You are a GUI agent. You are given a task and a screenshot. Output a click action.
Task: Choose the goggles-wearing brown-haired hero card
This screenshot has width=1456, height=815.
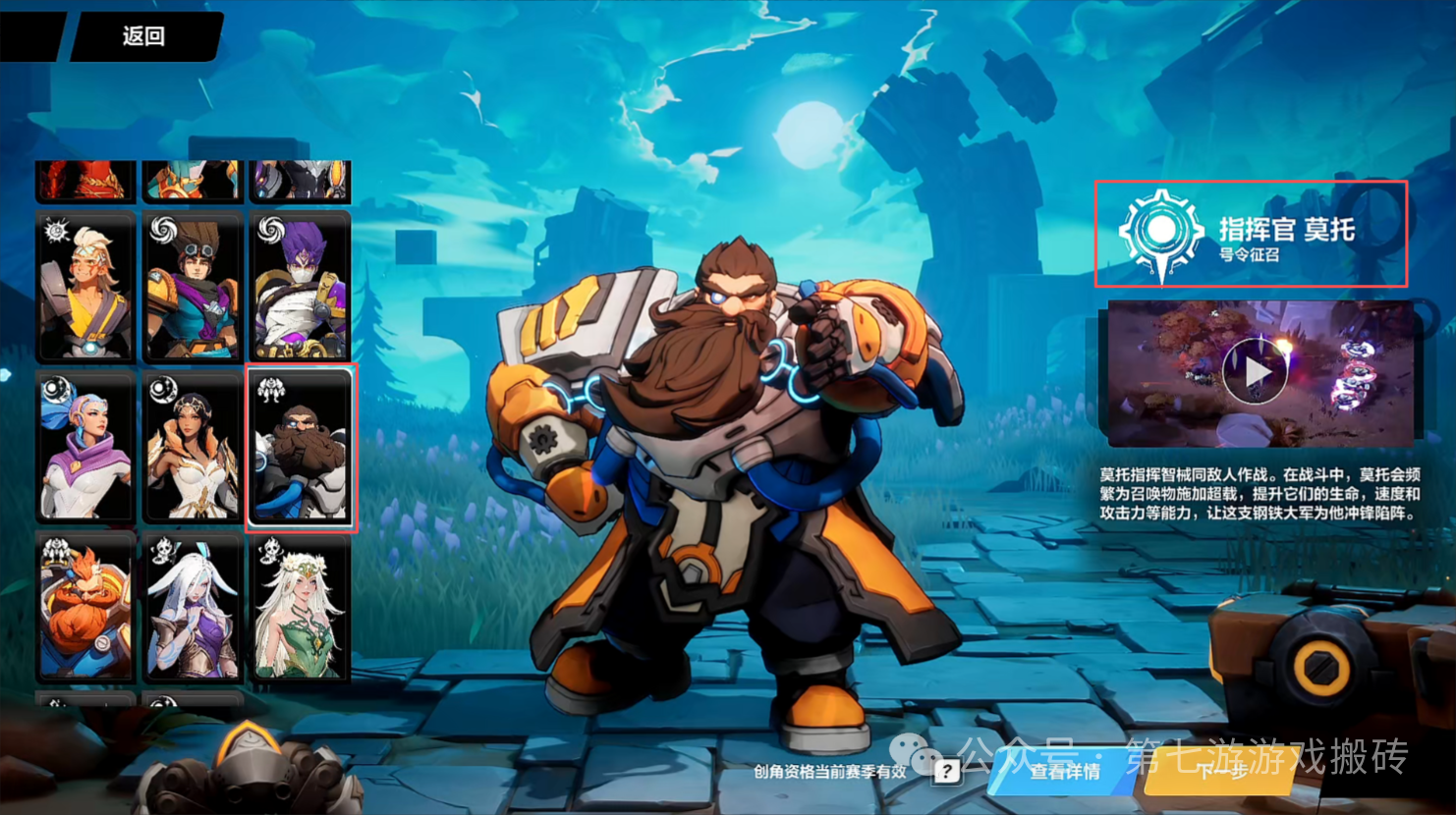tap(193, 286)
